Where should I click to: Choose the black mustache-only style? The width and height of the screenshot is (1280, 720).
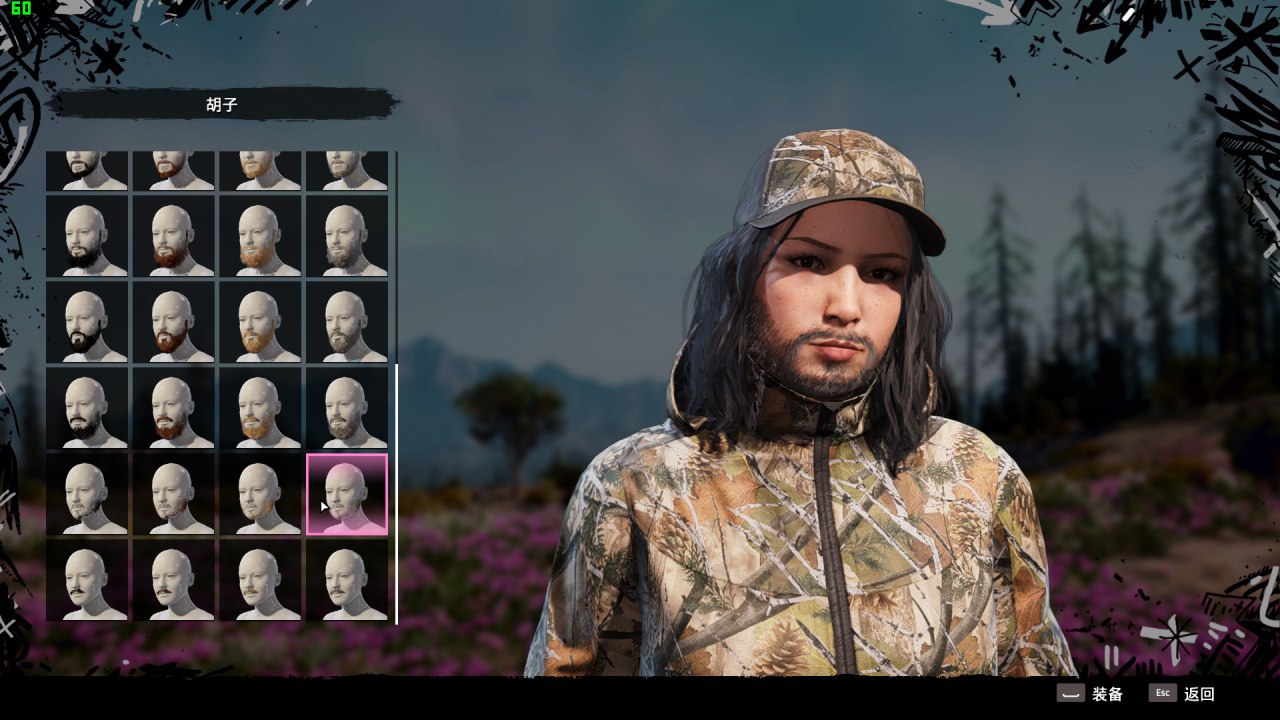click(x=87, y=580)
